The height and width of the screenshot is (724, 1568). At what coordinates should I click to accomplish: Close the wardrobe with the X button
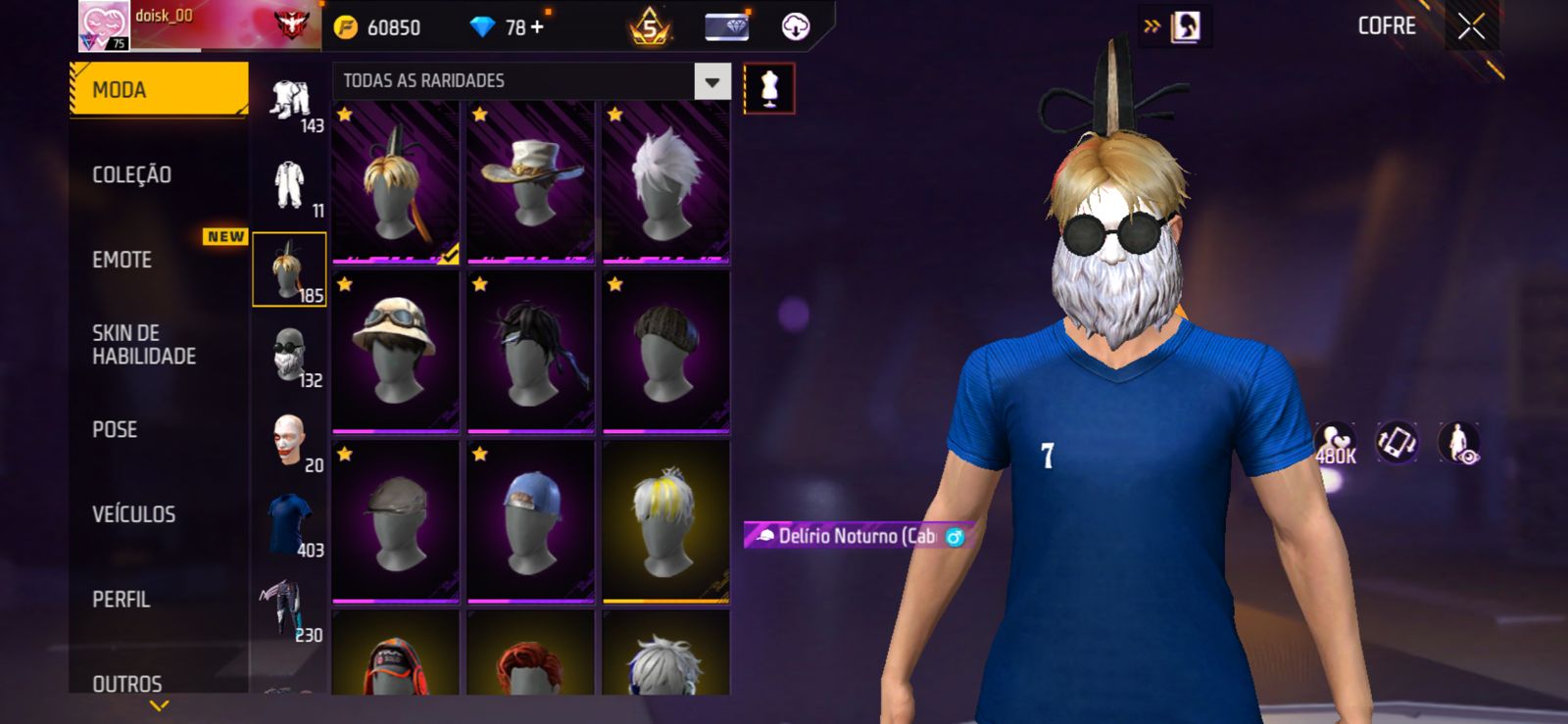pyautogui.click(x=1471, y=26)
